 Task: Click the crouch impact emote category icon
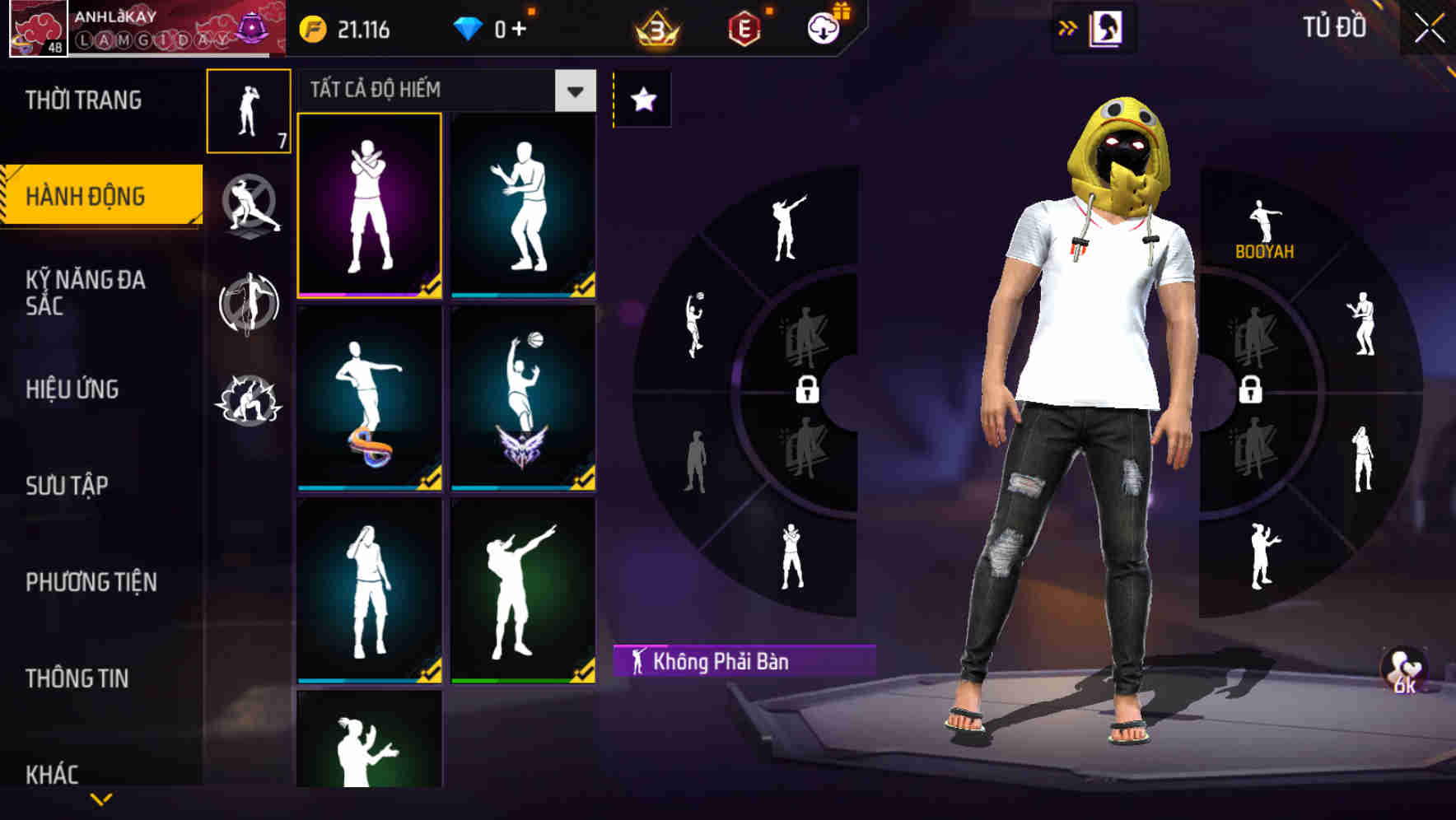tap(248, 399)
